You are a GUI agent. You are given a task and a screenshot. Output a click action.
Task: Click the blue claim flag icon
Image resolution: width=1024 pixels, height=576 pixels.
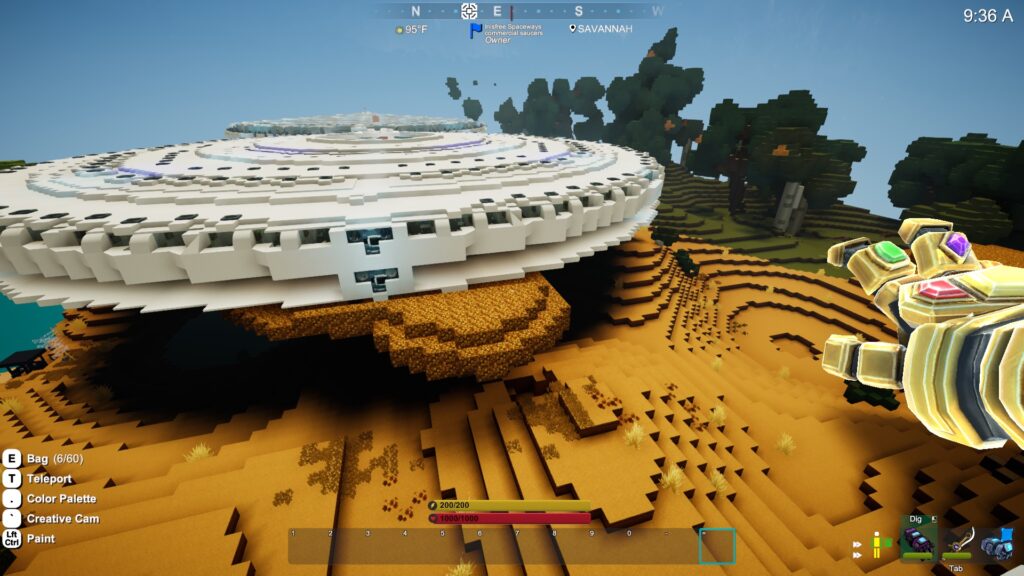tap(476, 31)
